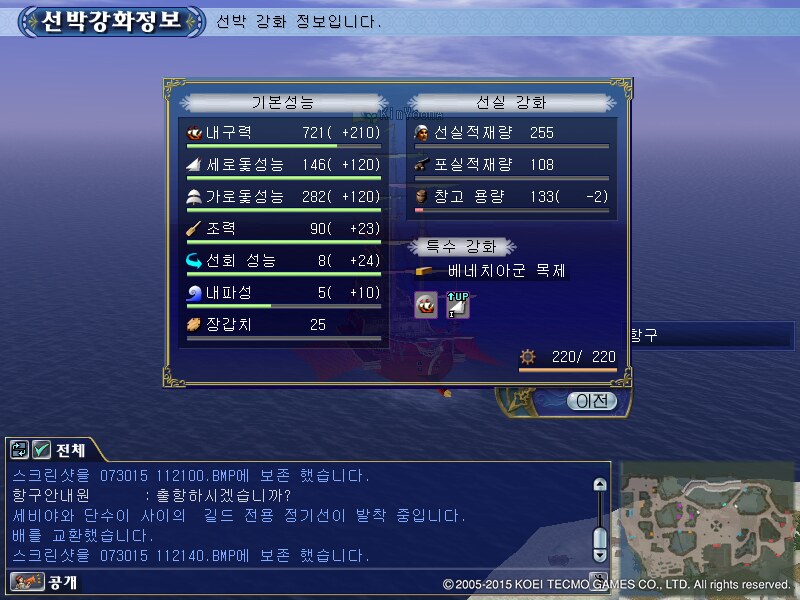The height and width of the screenshot is (600, 800).
Task: Toggle the green checkmark chat filter
Action: point(41,450)
